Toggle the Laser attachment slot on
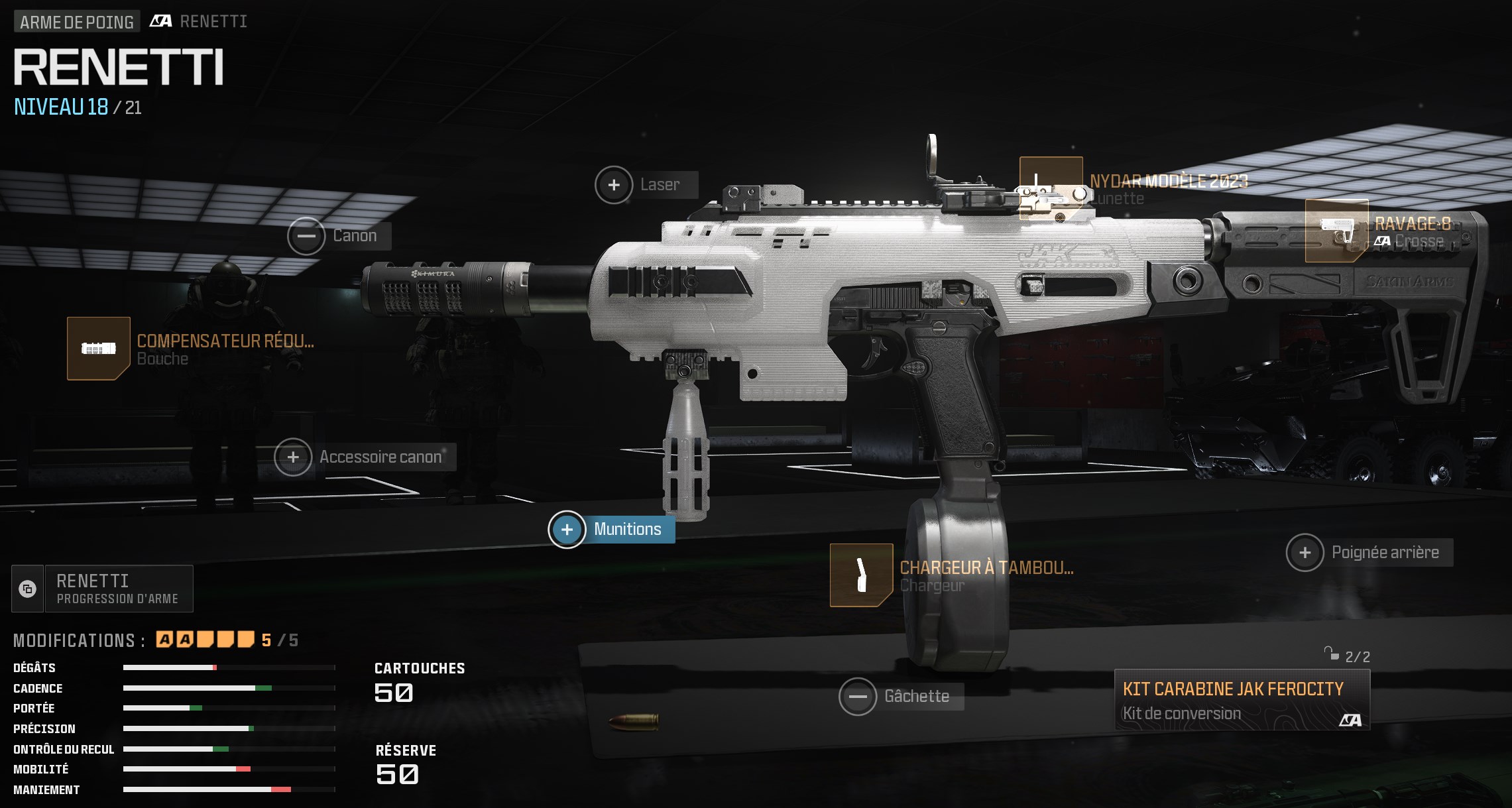 613,186
